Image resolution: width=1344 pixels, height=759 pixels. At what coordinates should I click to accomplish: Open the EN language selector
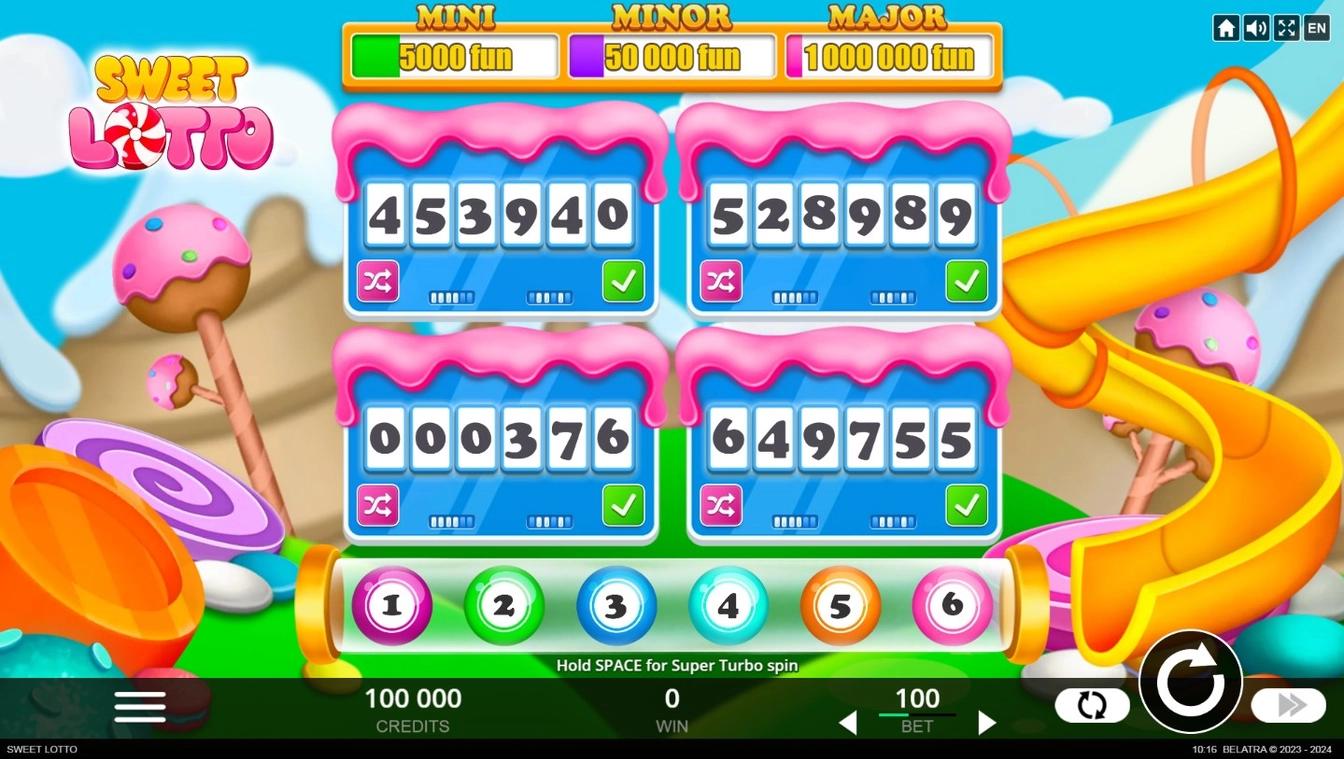pyautogui.click(x=1316, y=27)
